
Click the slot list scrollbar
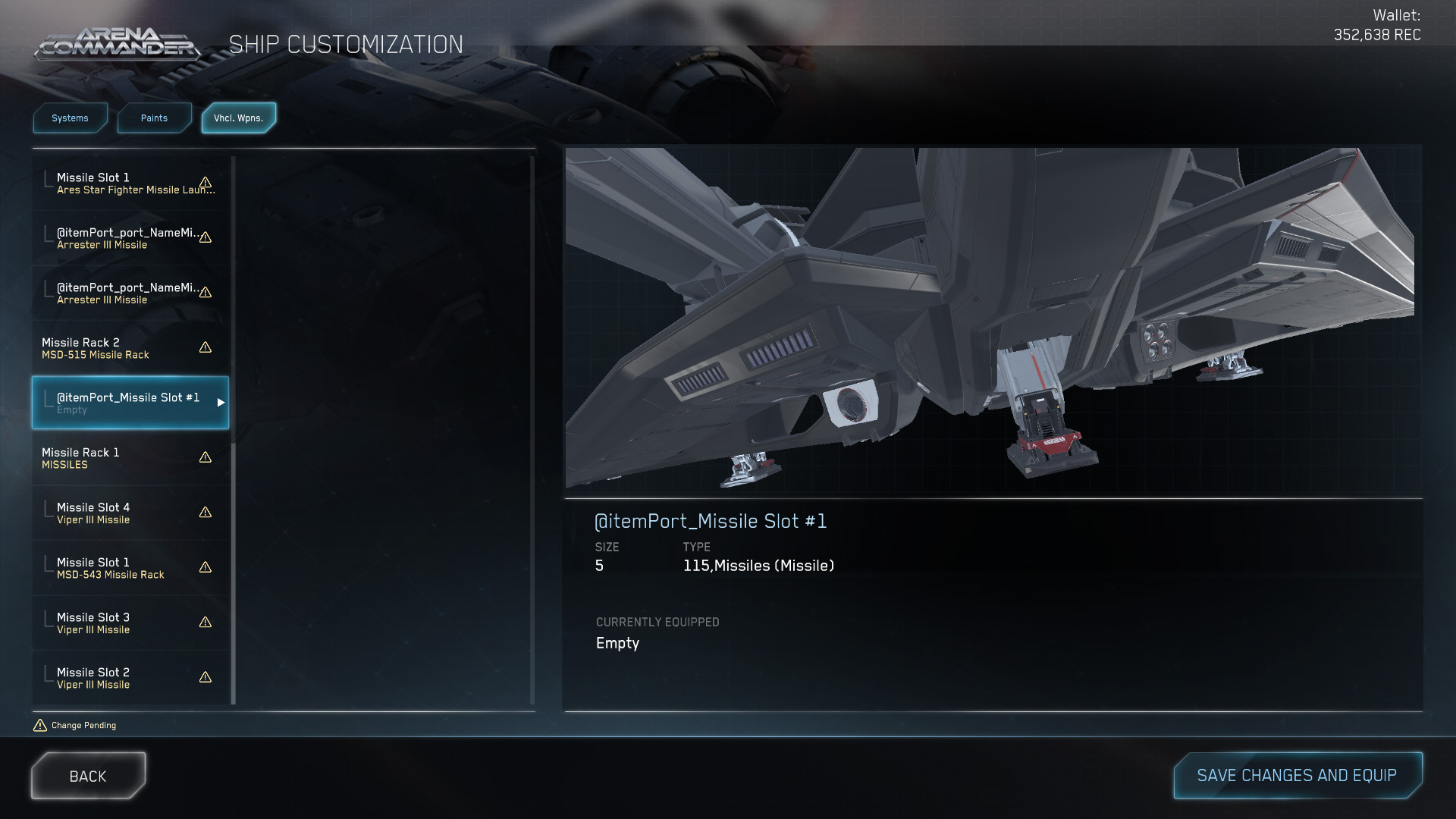233,425
